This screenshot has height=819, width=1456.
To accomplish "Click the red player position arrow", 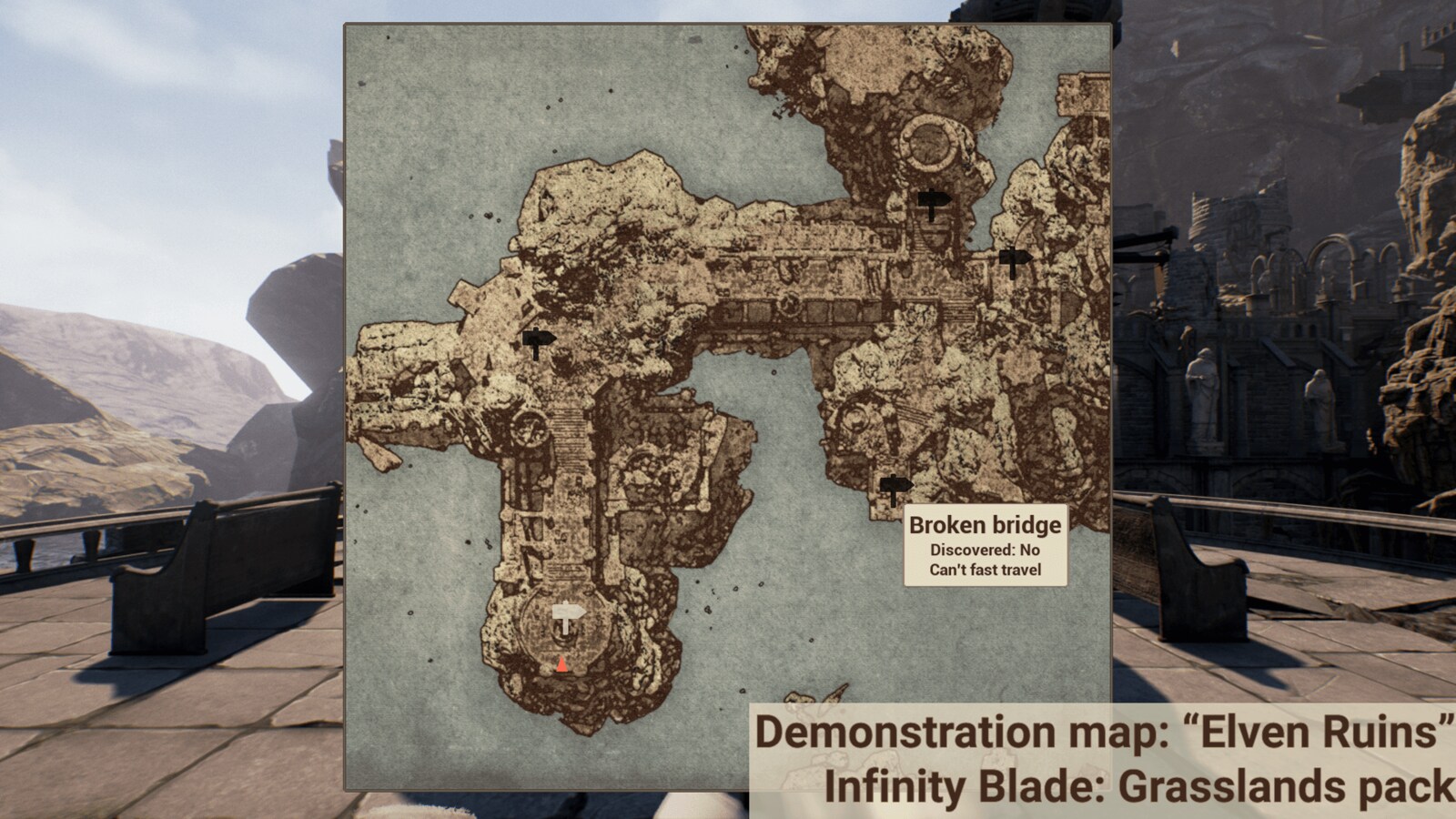I will [562, 665].
